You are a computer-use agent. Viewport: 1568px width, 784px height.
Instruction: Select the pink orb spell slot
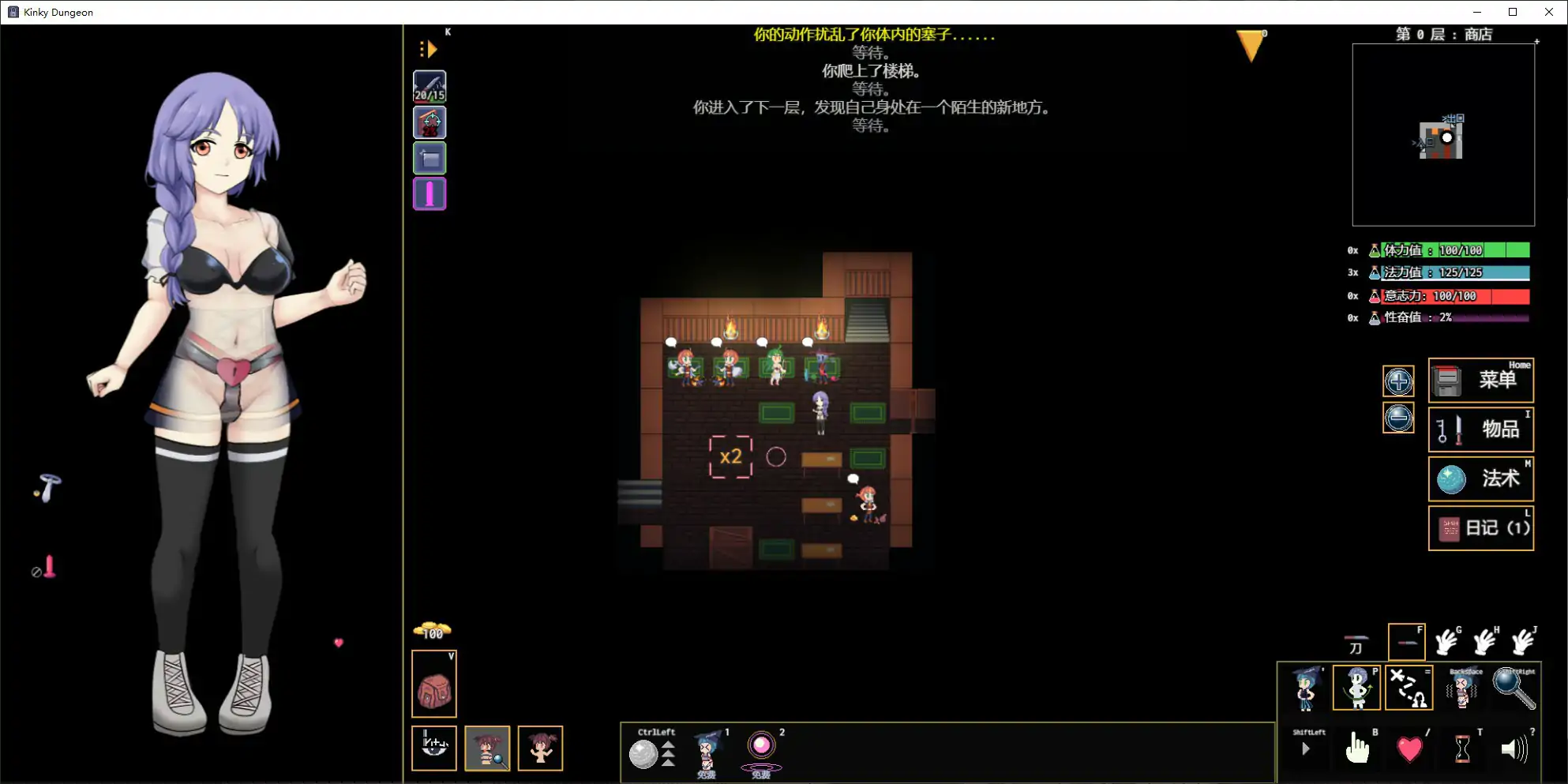click(761, 746)
